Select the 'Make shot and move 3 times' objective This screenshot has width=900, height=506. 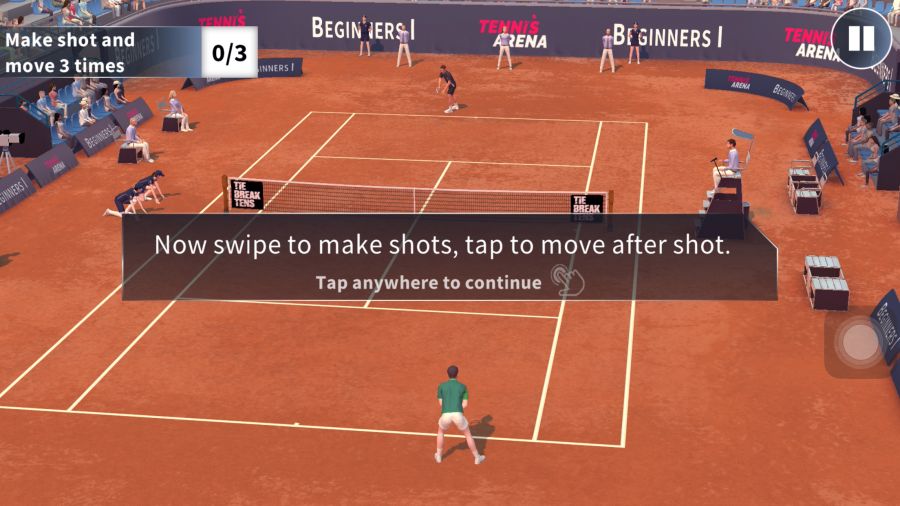[x=70, y=53]
